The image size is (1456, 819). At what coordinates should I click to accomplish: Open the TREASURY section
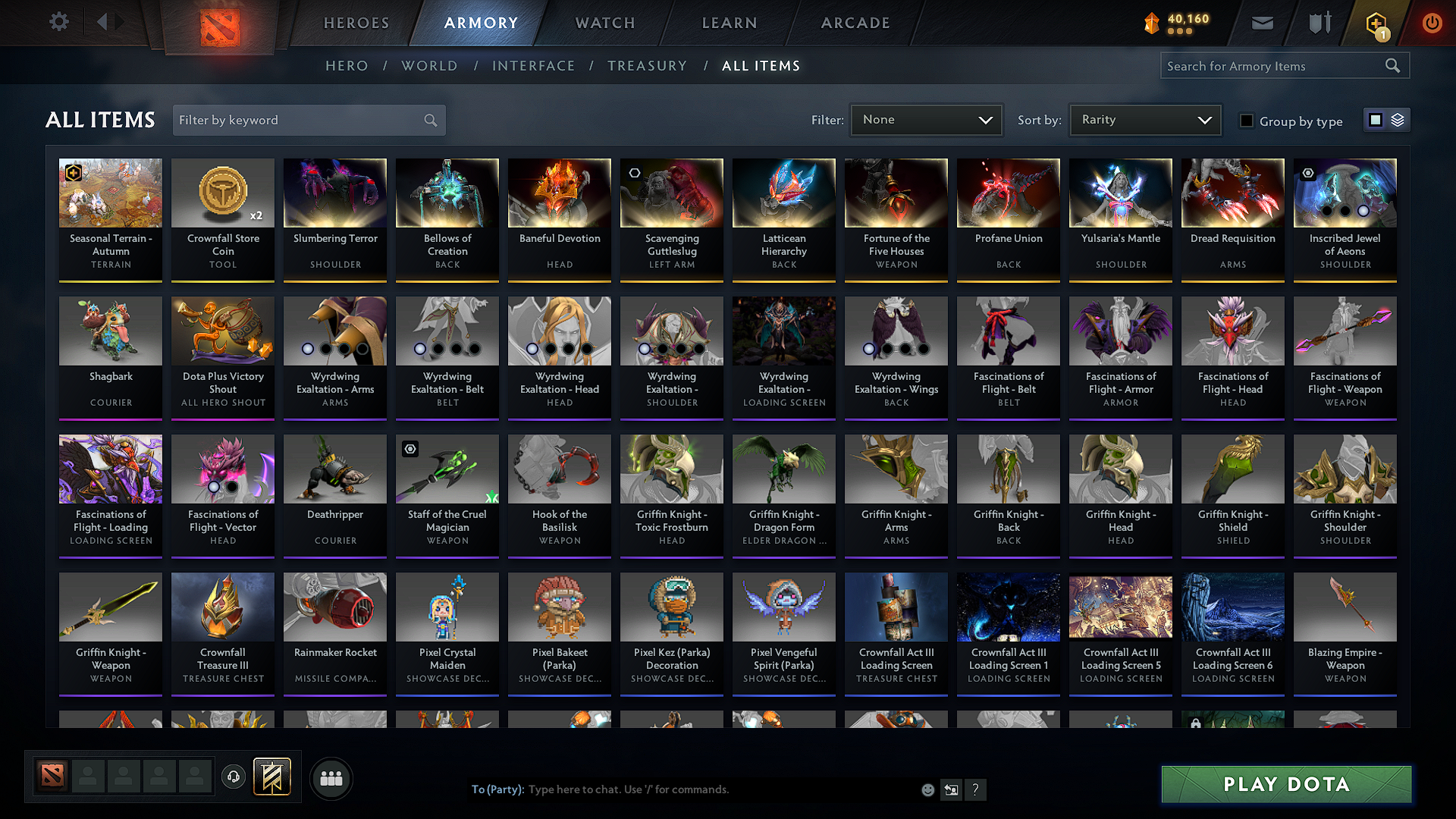[x=647, y=66]
